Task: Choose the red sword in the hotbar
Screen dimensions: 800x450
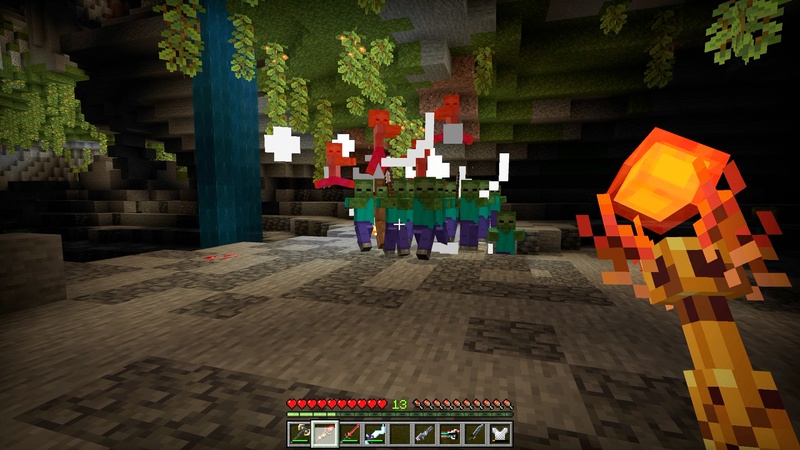Action: 350,433
